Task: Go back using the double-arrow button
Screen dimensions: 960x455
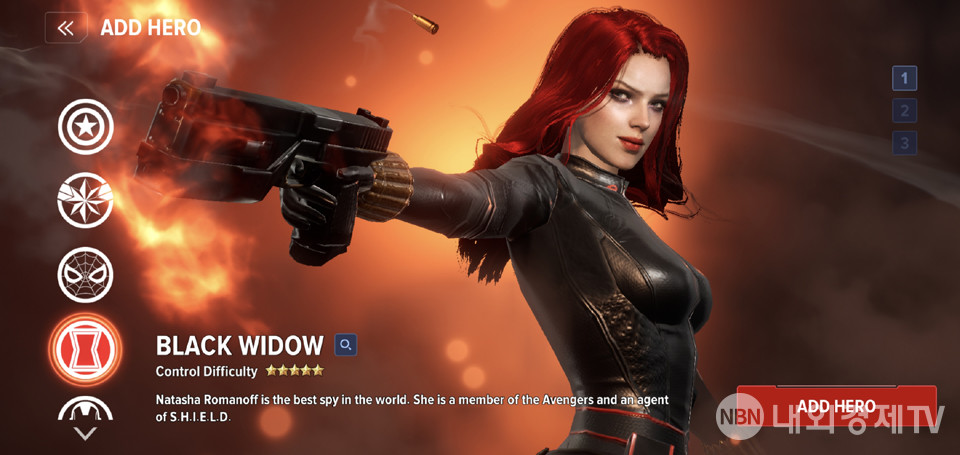Action: coord(65,28)
